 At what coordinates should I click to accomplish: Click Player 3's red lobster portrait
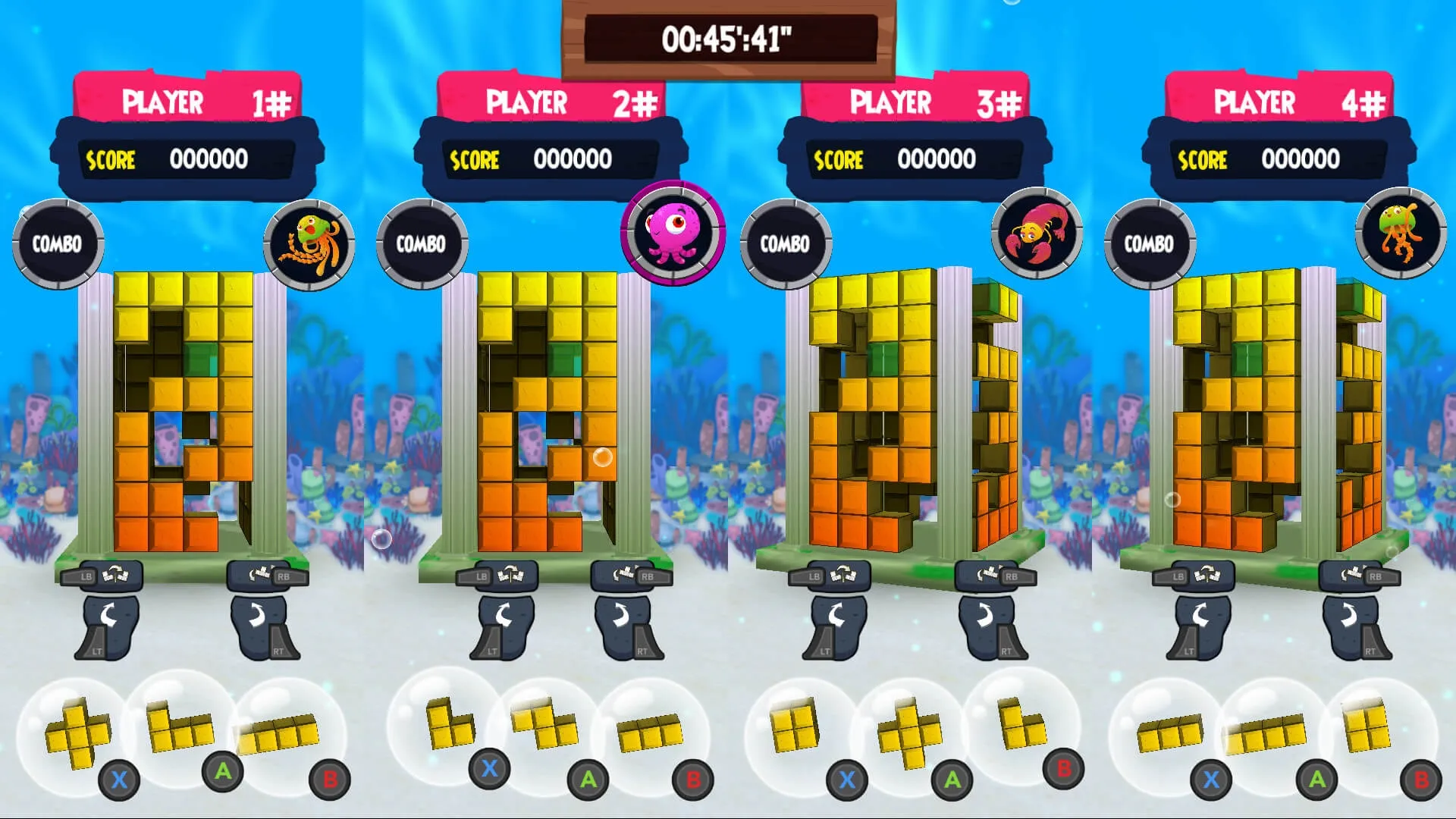[1037, 234]
